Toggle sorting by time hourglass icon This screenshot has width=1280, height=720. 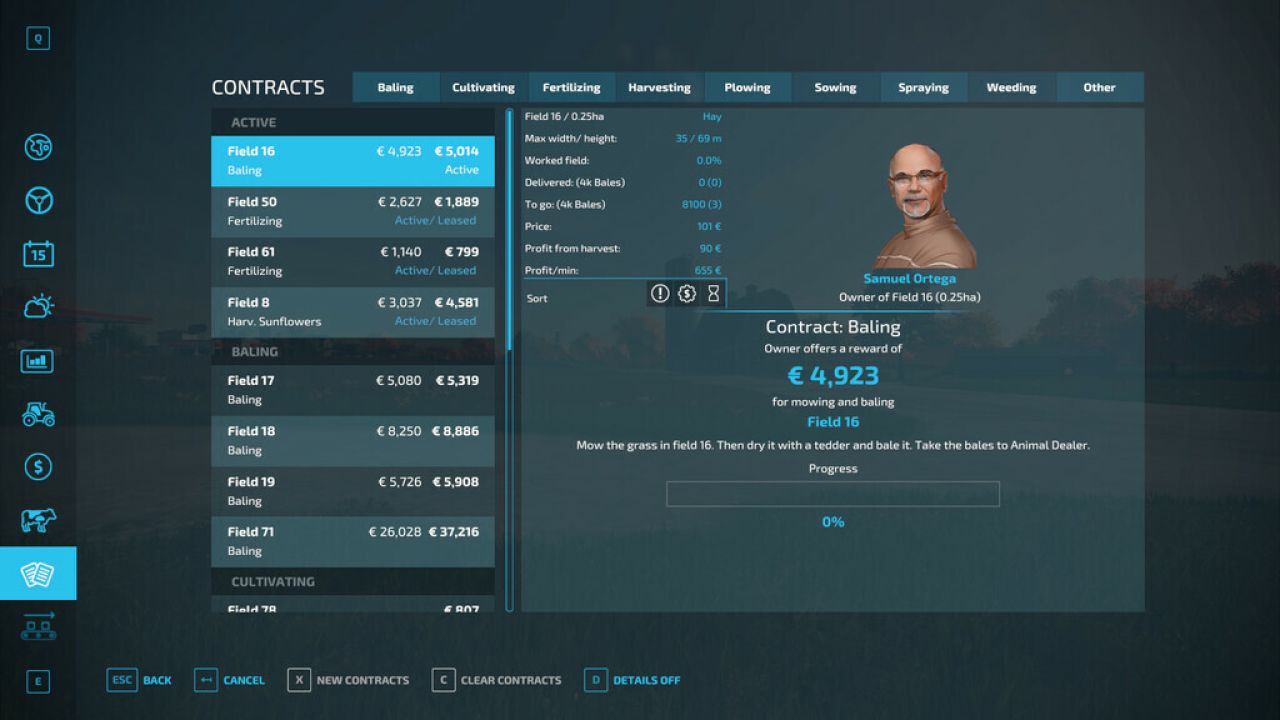(714, 293)
